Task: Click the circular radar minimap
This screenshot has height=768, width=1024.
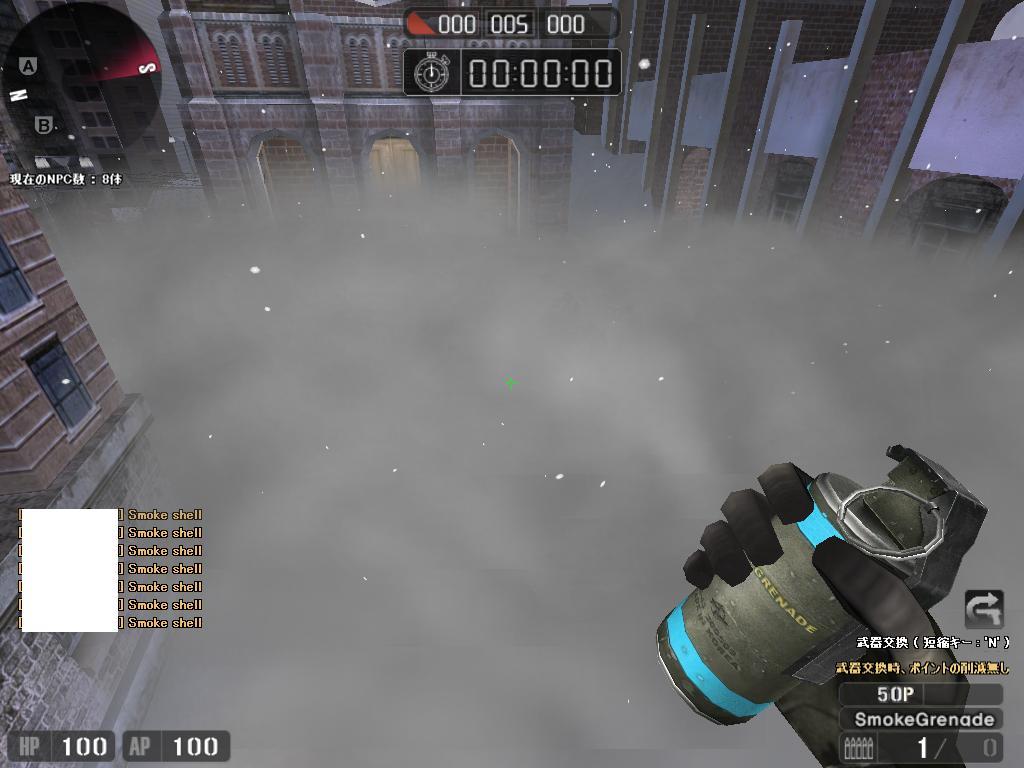Action: tap(83, 78)
